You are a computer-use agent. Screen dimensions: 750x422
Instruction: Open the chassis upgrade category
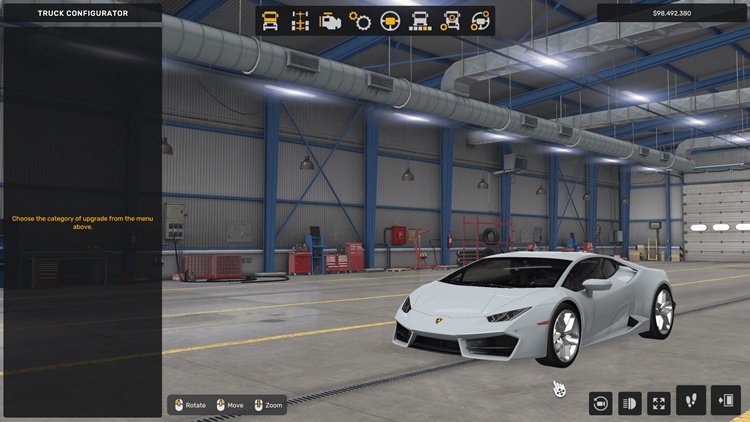point(299,21)
